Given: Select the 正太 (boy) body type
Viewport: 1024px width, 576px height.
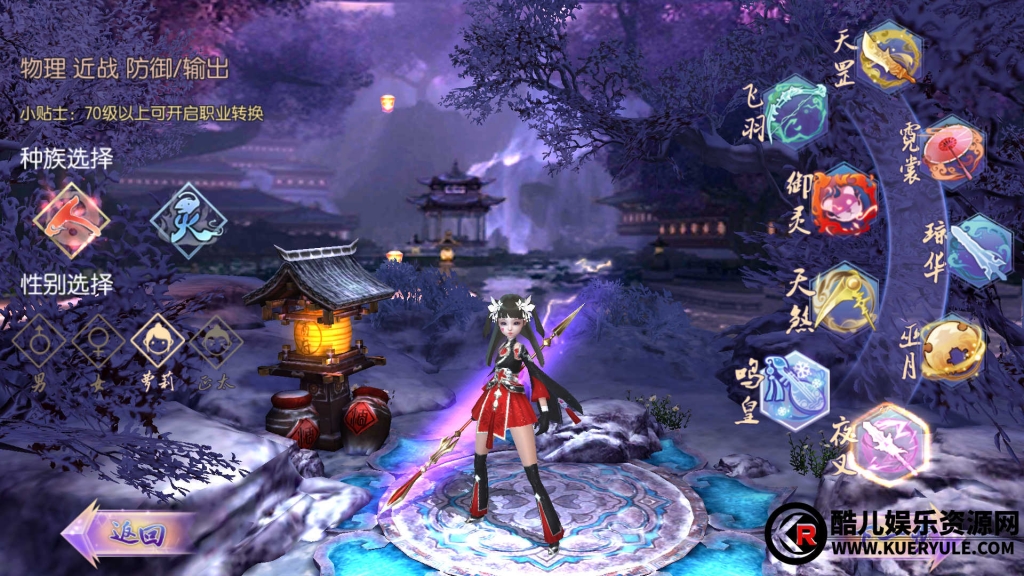Looking at the screenshot, I should point(216,343).
